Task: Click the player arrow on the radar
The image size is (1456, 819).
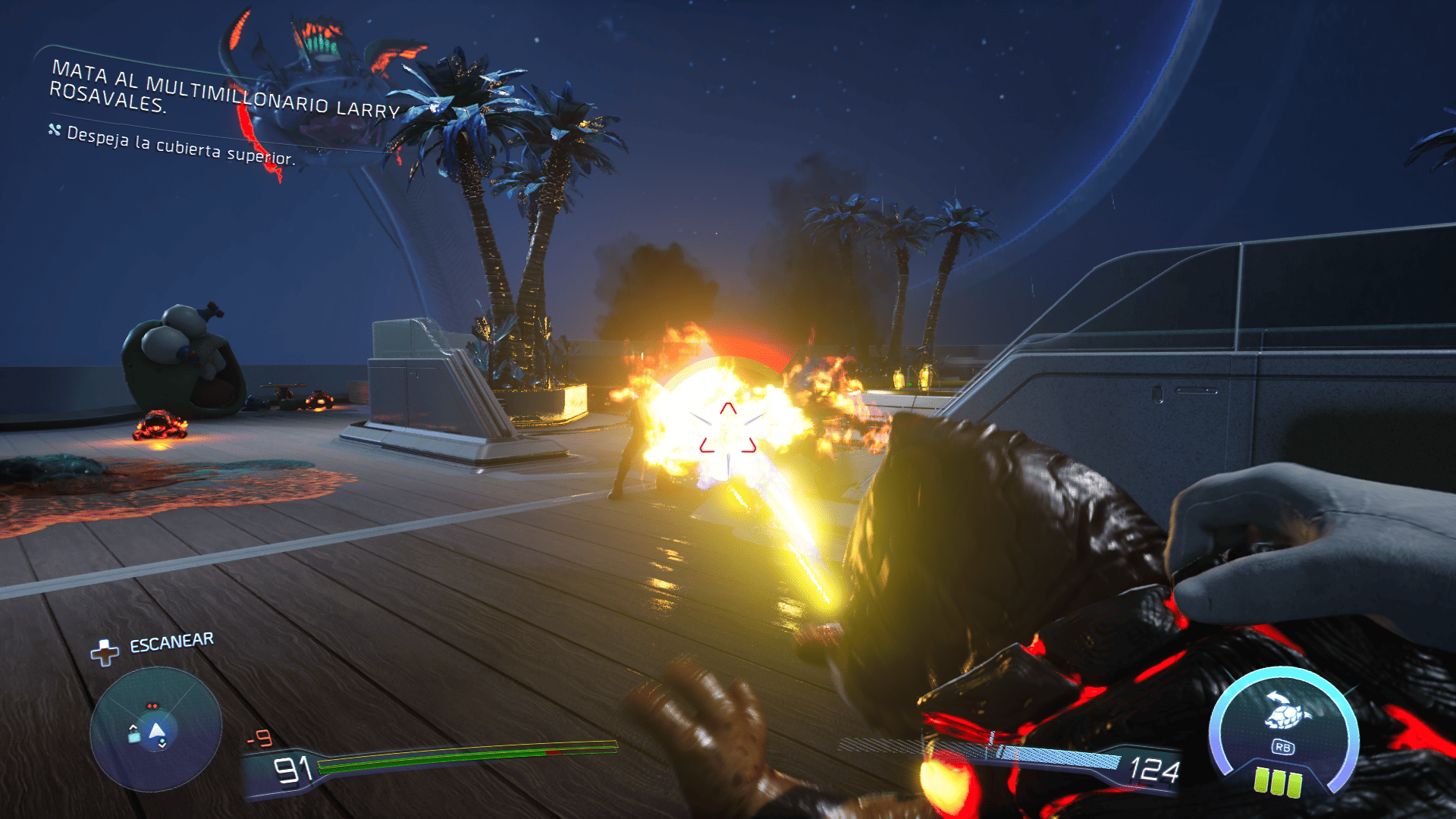Action: (157, 731)
